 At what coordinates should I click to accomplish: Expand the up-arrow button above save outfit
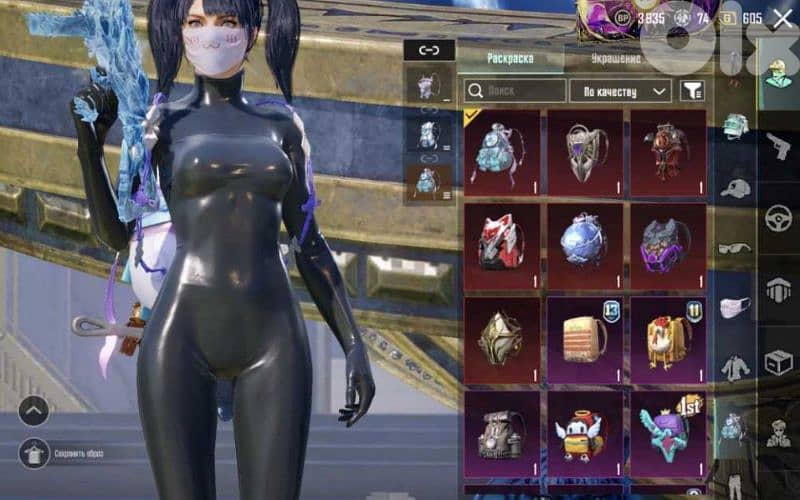pos(33,410)
